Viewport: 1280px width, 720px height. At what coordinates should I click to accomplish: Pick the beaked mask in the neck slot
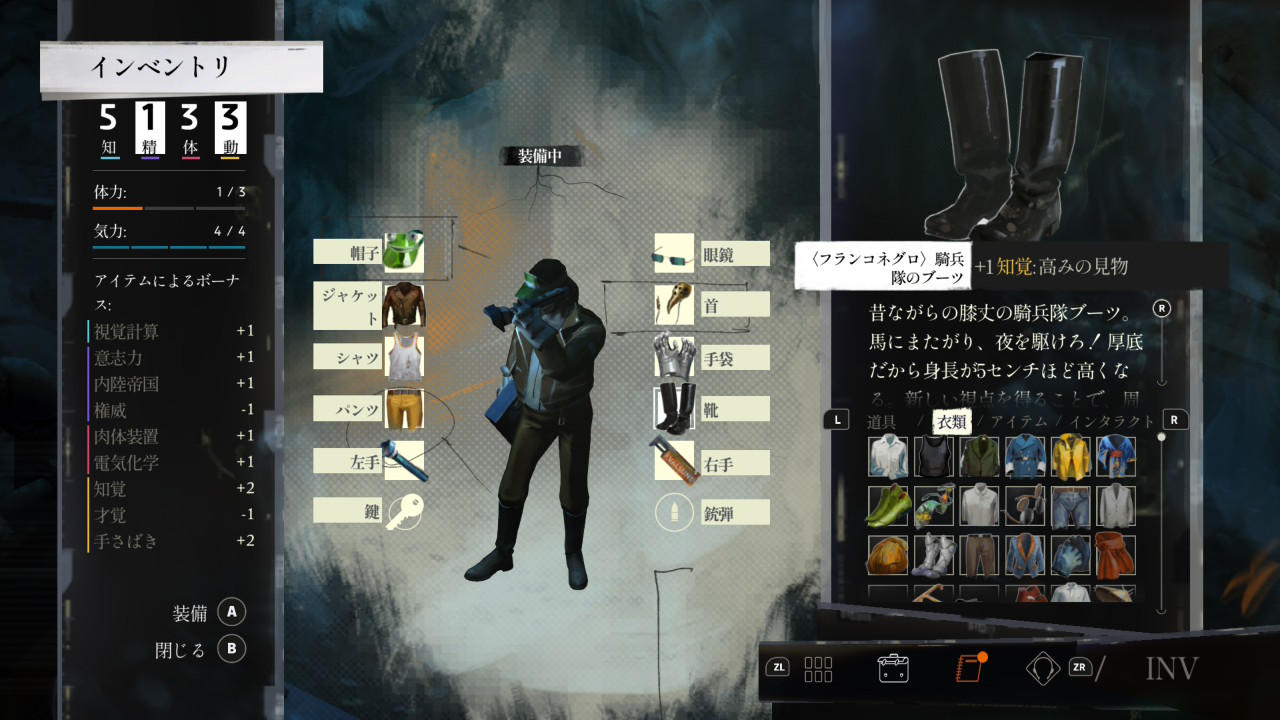tap(674, 304)
